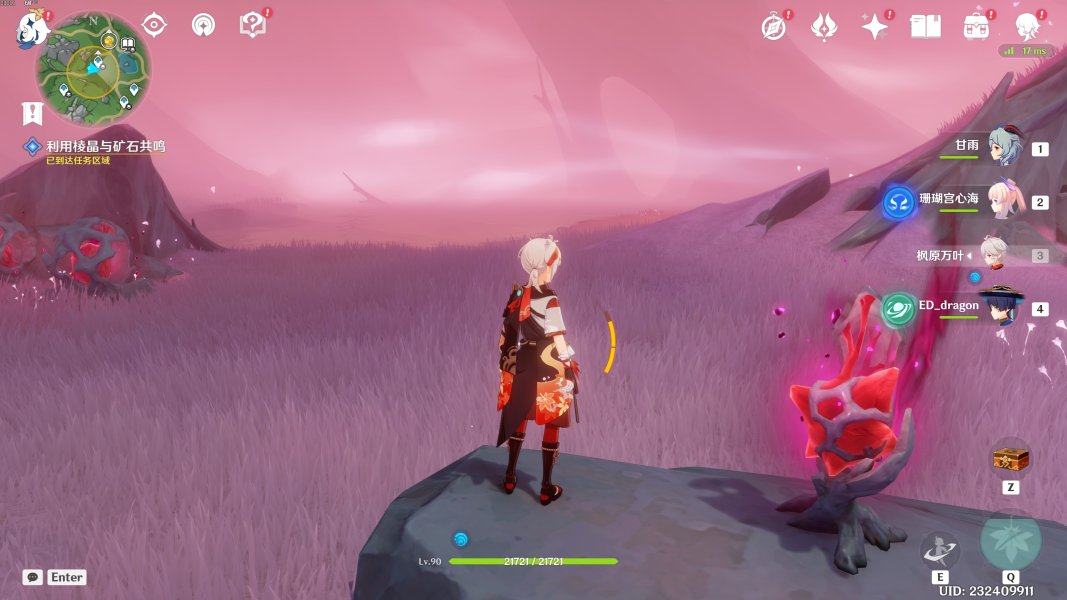The height and width of the screenshot is (600, 1067).
Task: Open the minimap
Action: click(93, 68)
